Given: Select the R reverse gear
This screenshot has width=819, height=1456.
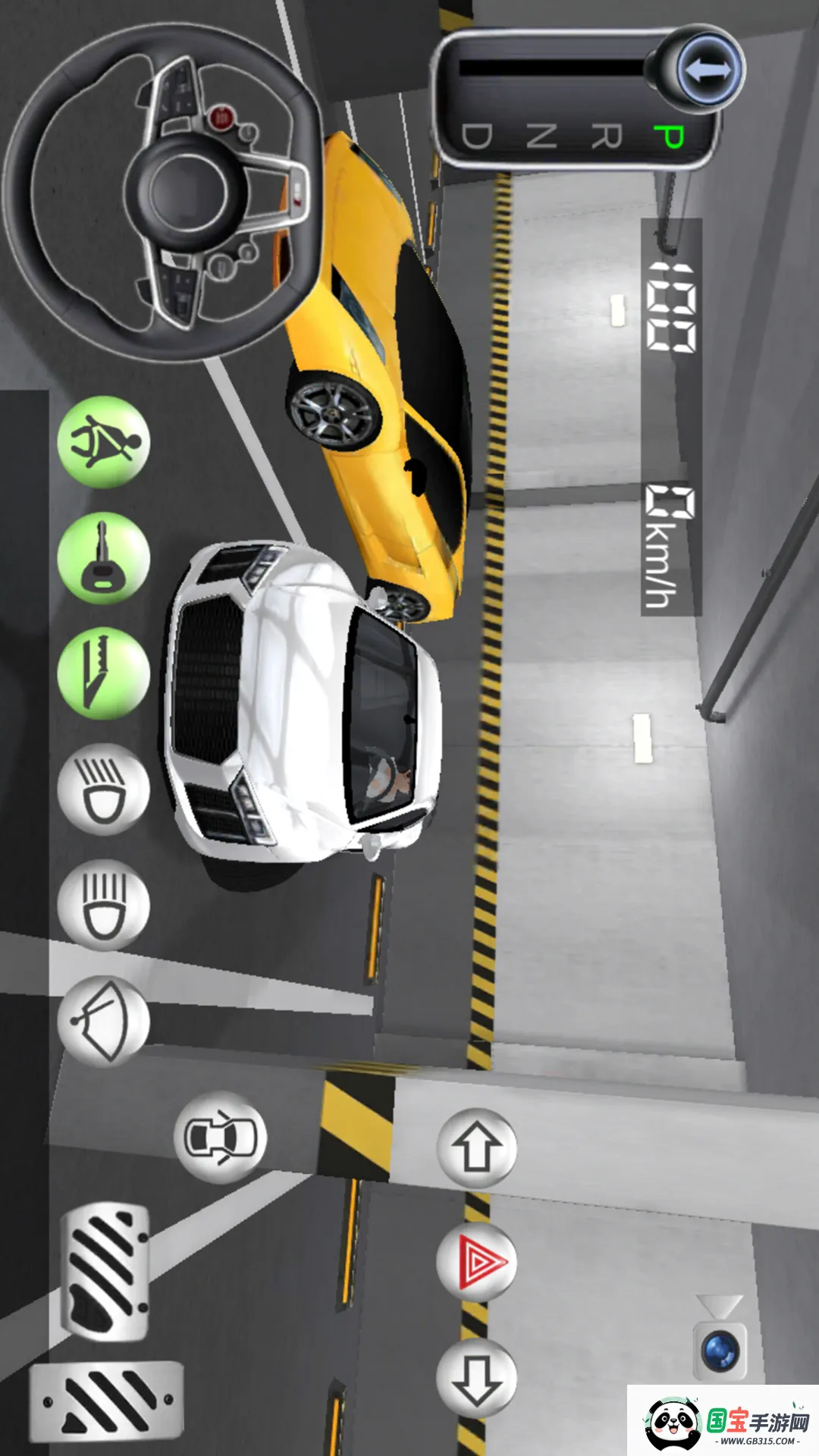Looking at the screenshot, I should 606,137.
